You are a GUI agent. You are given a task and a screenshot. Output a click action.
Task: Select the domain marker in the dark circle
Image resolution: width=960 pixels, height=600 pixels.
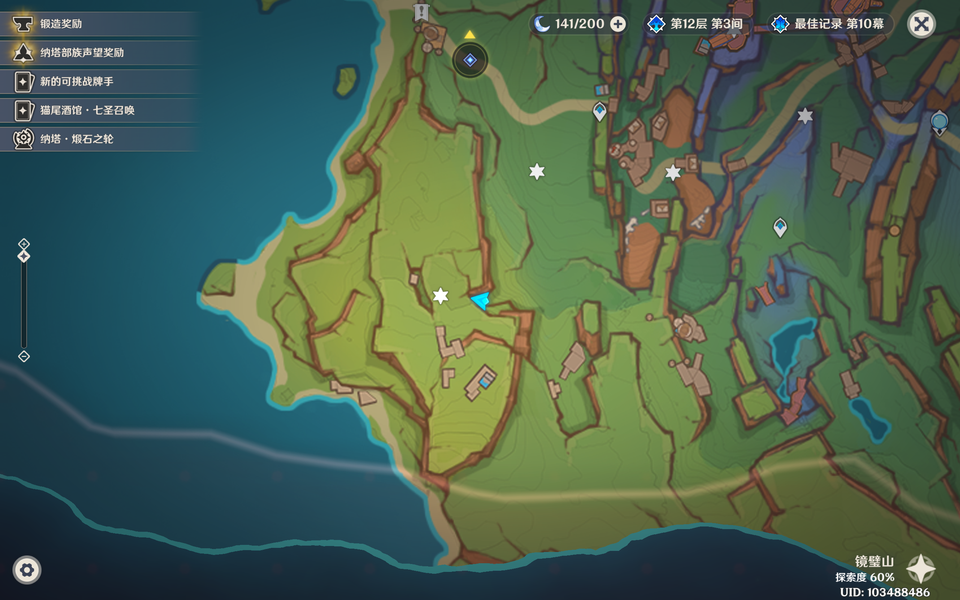coord(470,60)
